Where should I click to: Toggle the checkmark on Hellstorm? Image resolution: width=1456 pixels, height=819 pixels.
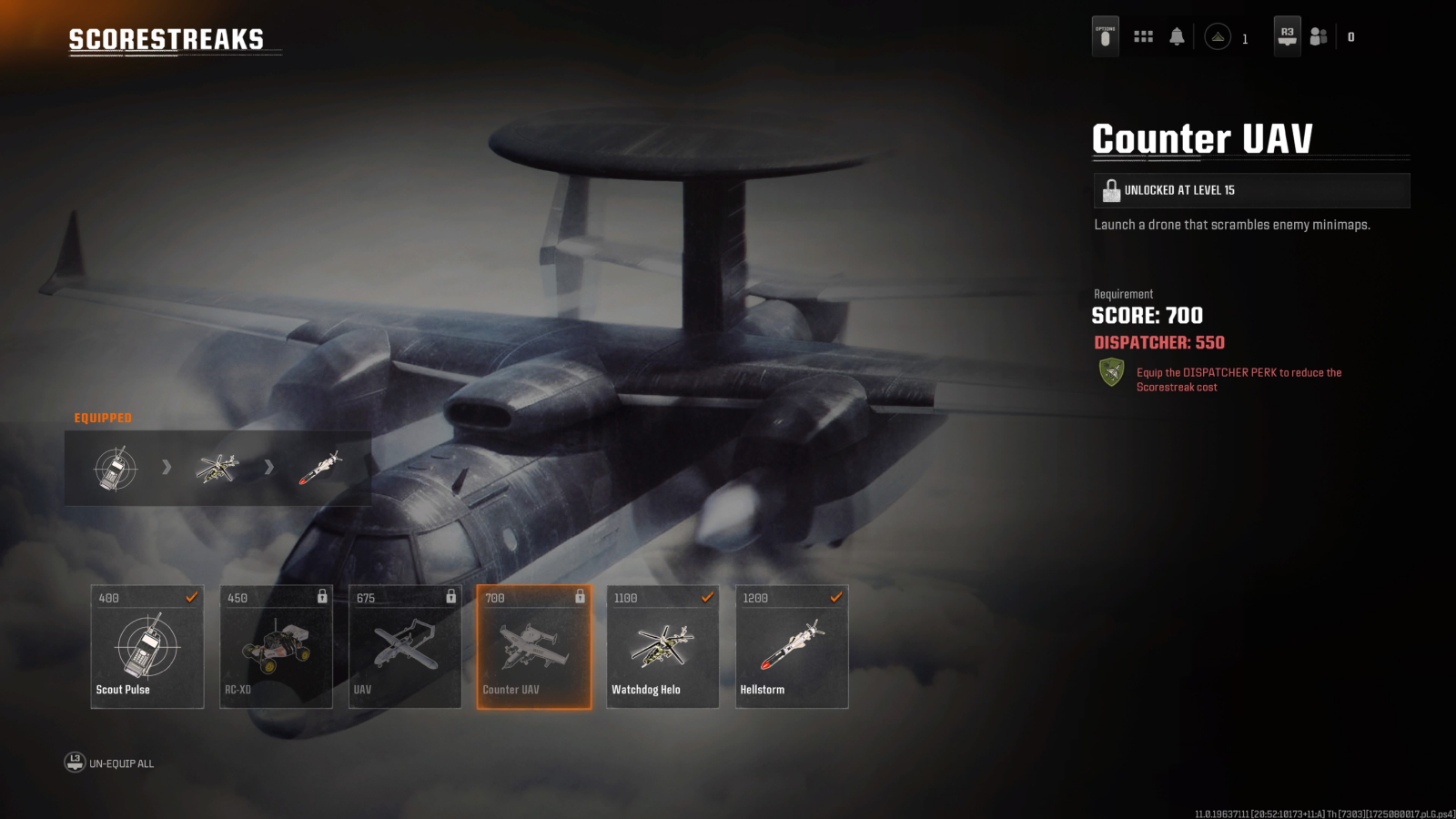[x=835, y=598]
